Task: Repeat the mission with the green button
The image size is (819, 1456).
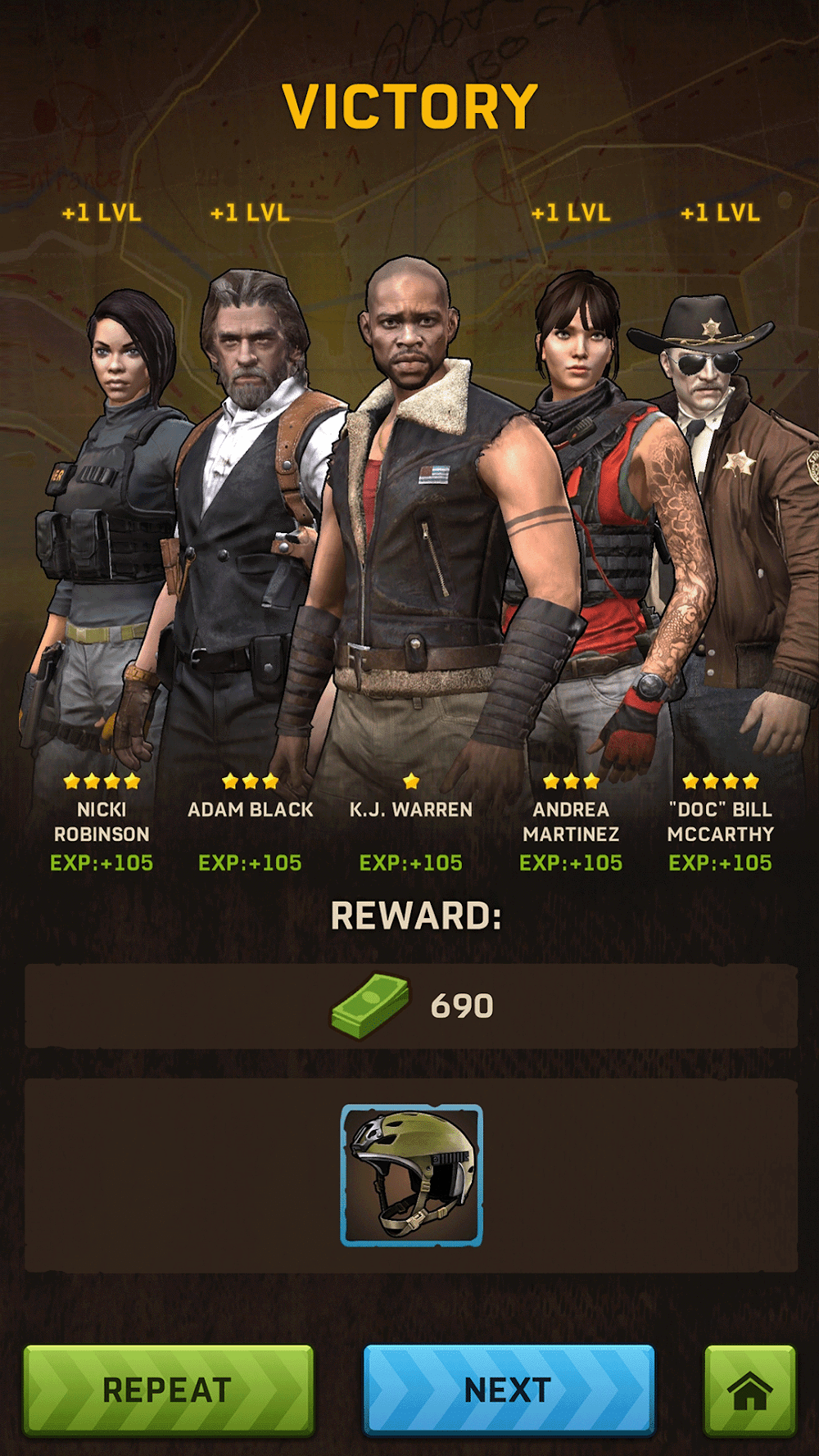Action: 168,1389
